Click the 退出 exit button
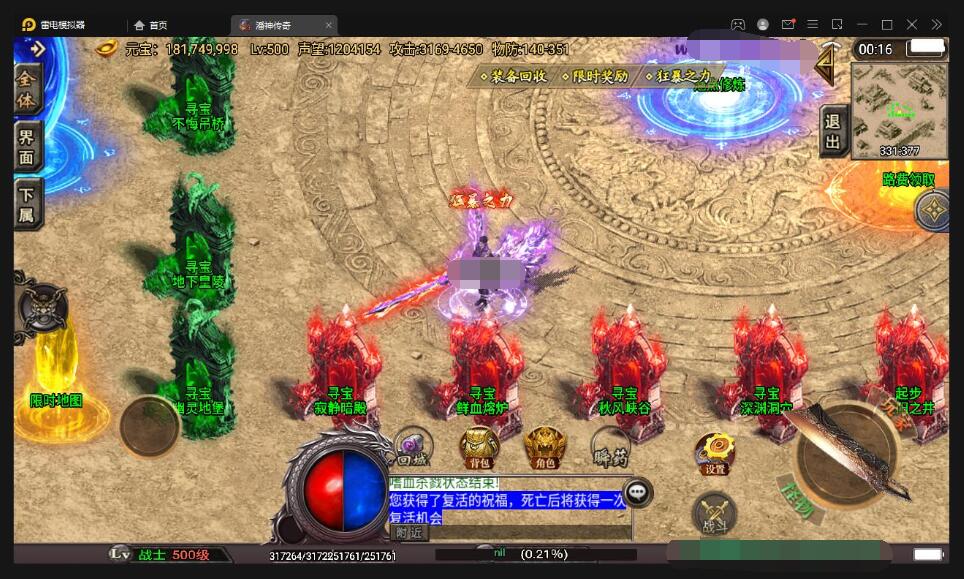 (833, 131)
